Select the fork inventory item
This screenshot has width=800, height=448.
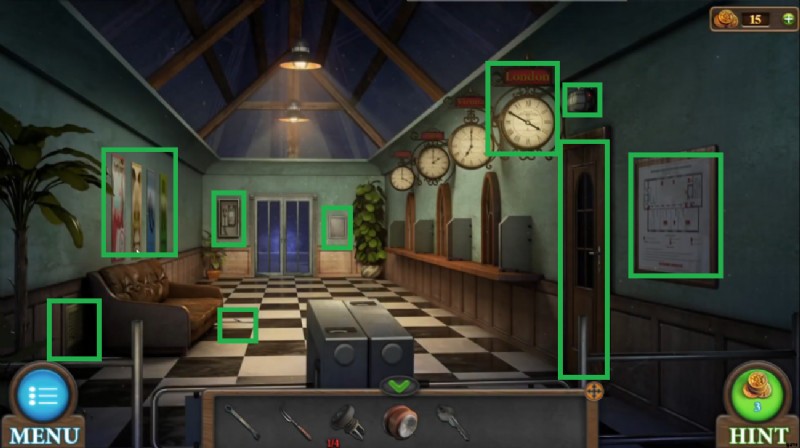296,421
